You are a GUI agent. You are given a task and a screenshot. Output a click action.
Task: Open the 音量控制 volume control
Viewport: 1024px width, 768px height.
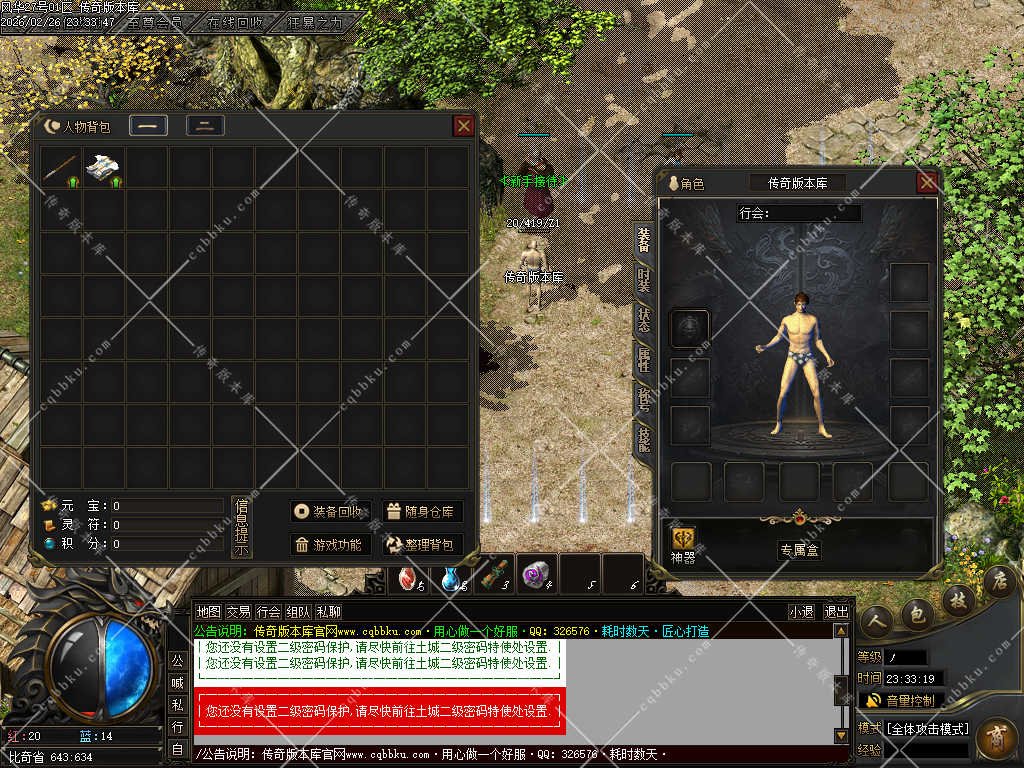pyautogui.click(x=901, y=700)
